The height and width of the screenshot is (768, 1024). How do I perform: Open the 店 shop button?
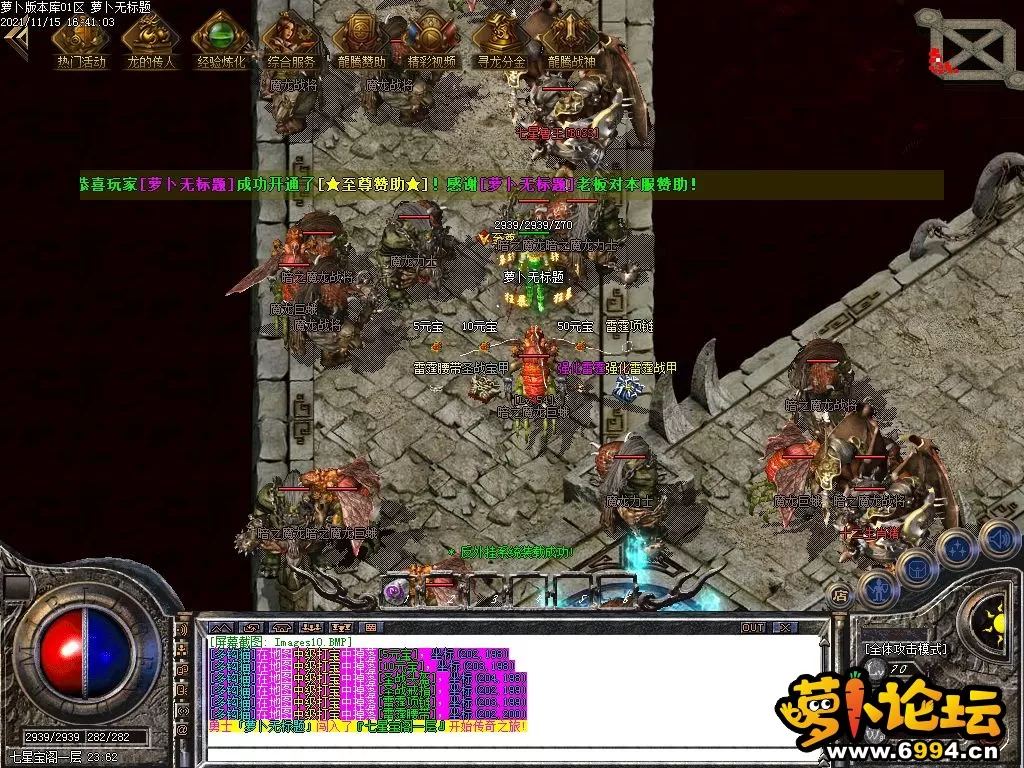[x=840, y=593]
